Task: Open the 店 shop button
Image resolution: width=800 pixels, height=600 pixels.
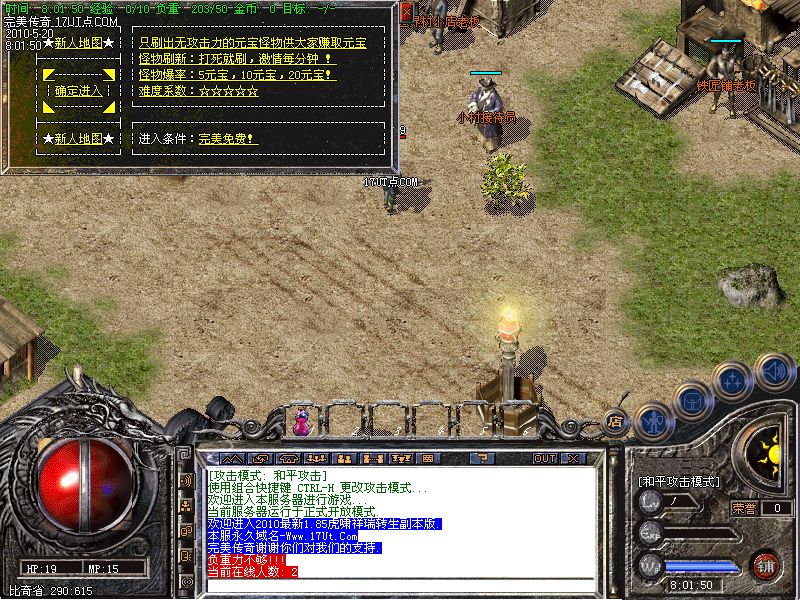Action: pos(616,421)
